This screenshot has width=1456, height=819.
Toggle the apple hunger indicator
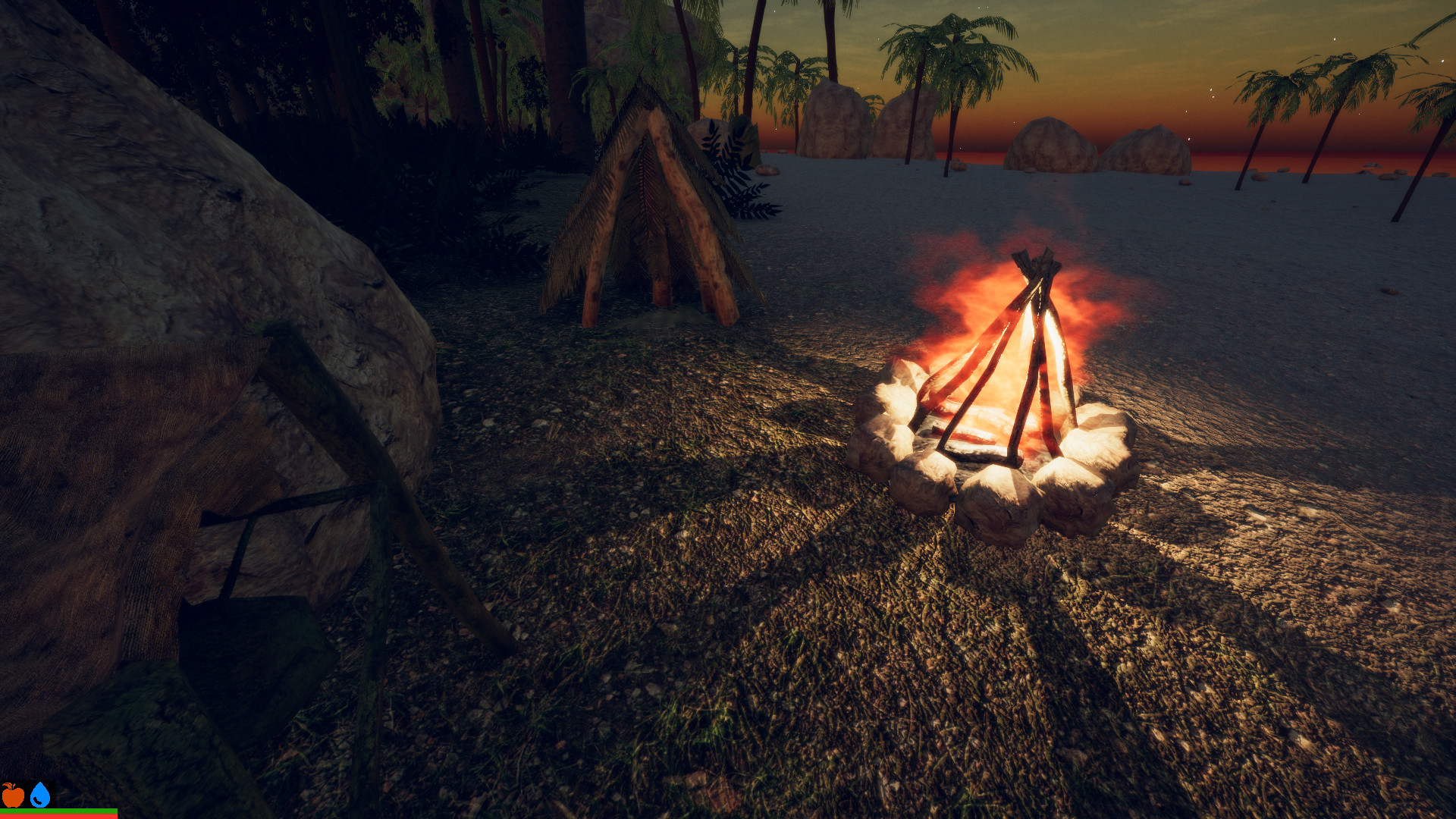(13, 795)
